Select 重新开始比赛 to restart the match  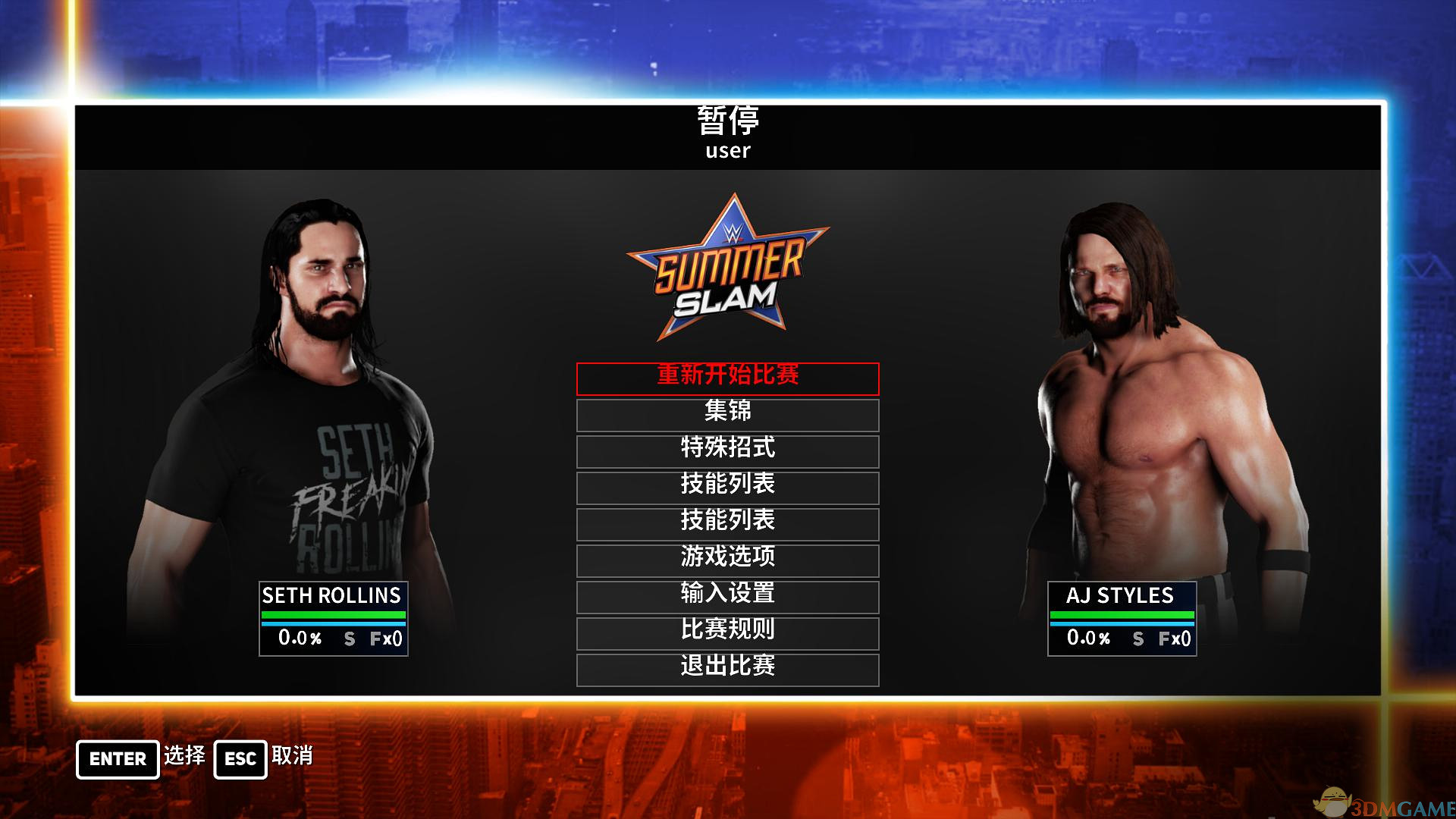pyautogui.click(x=727, y=378)
